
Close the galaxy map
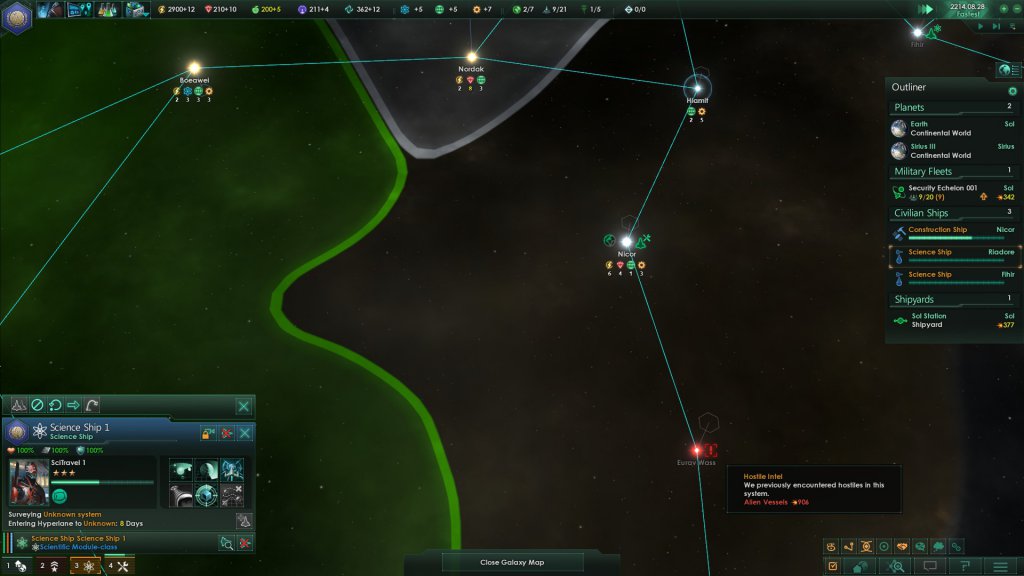point(512,562)
